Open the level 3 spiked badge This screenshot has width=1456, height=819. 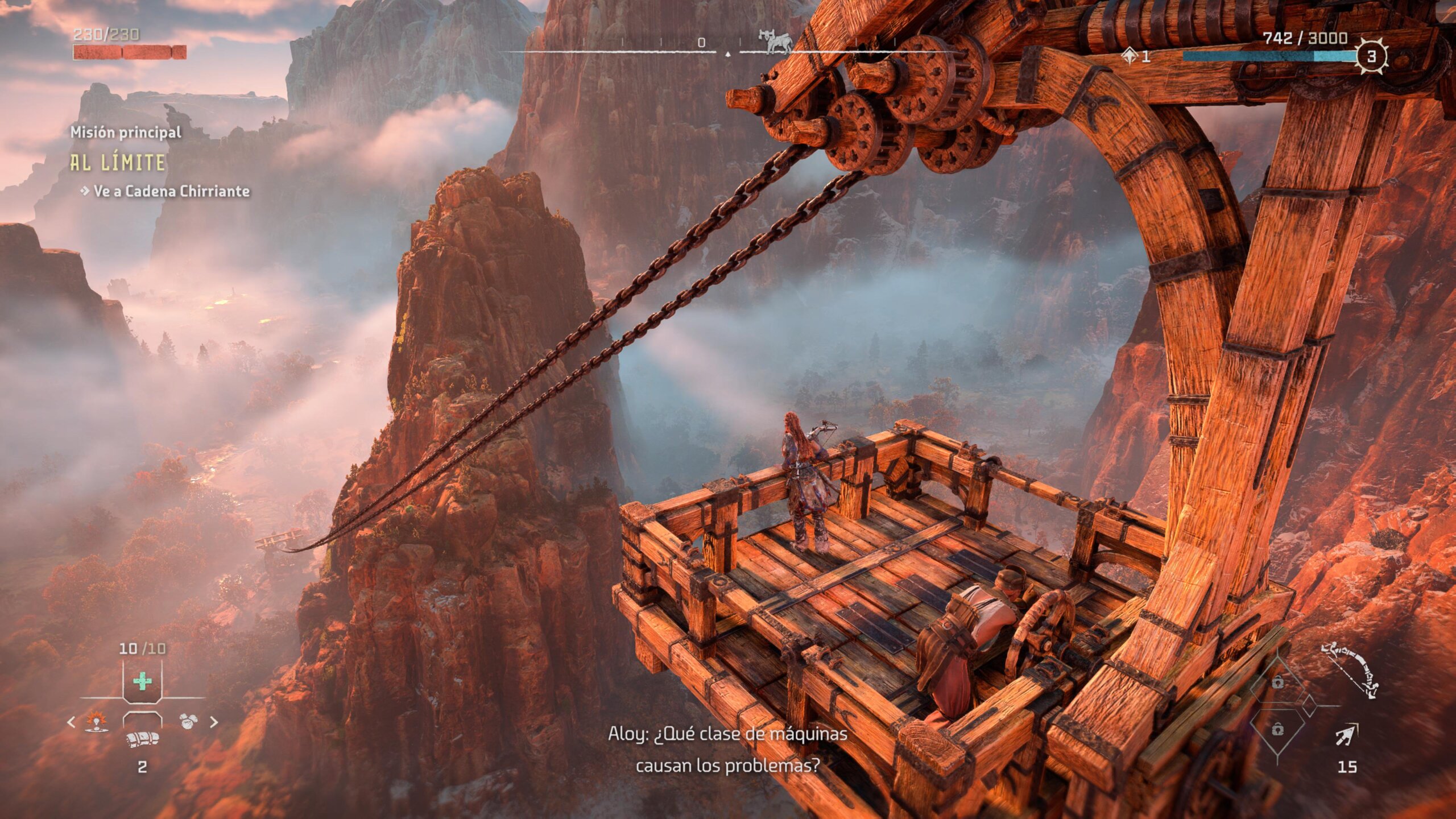pyautogui.click(x=1371, y=56)
